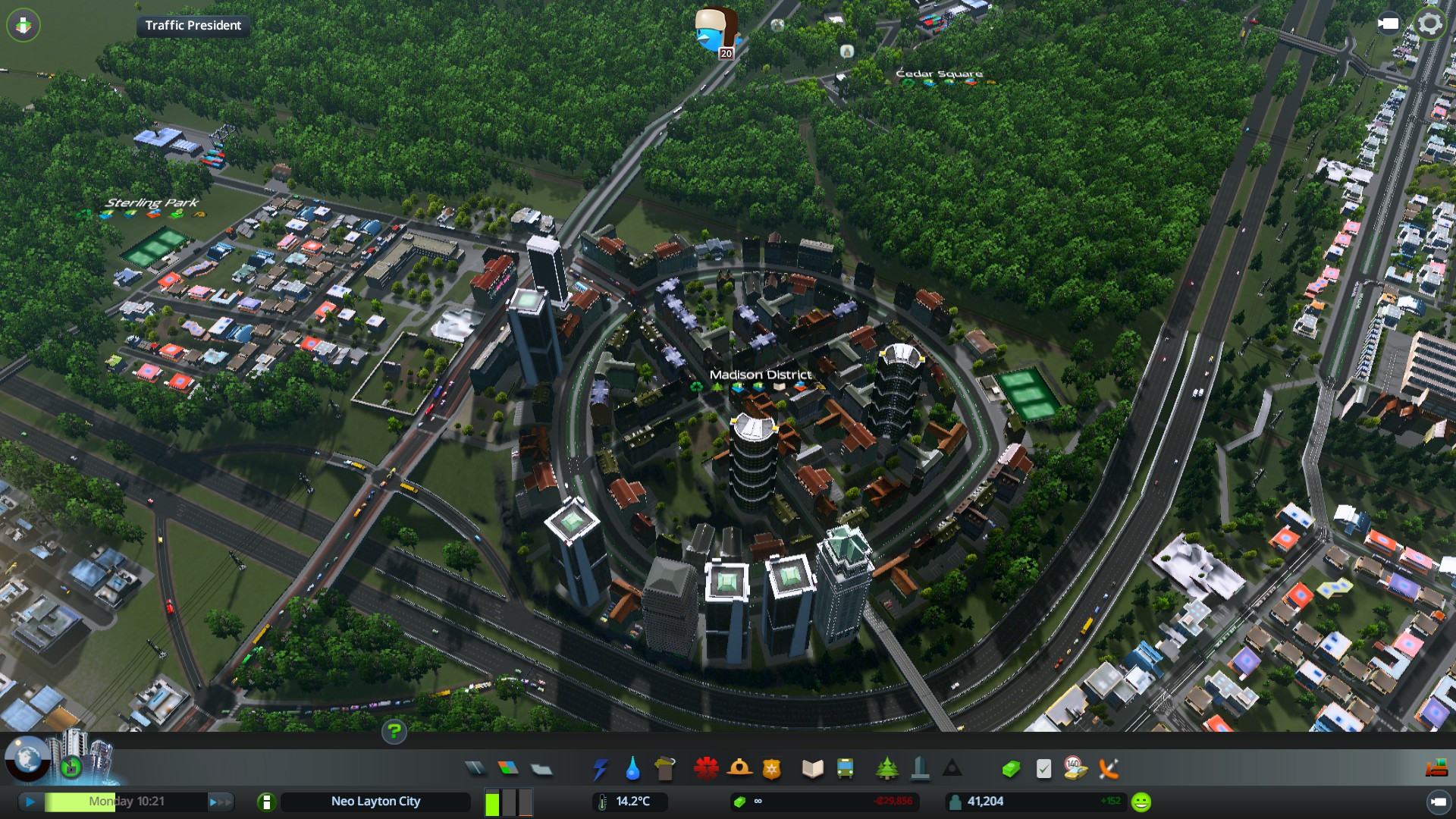The width and height of the screenshot is (1456, 819).
Task: Change game speed with fast-forward arrows
Action: [x=218, y=802]
